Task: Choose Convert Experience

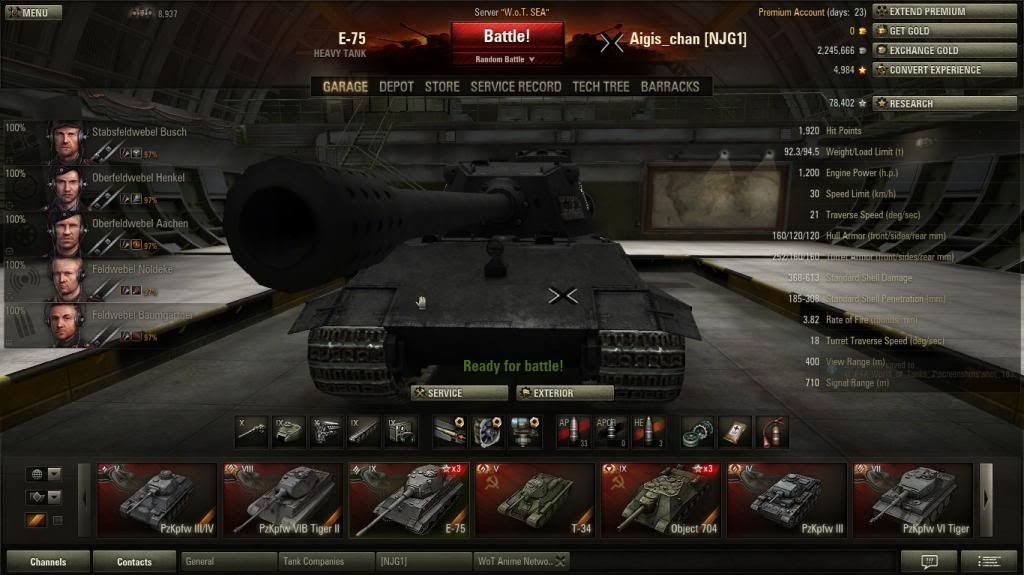Action: 943,70
